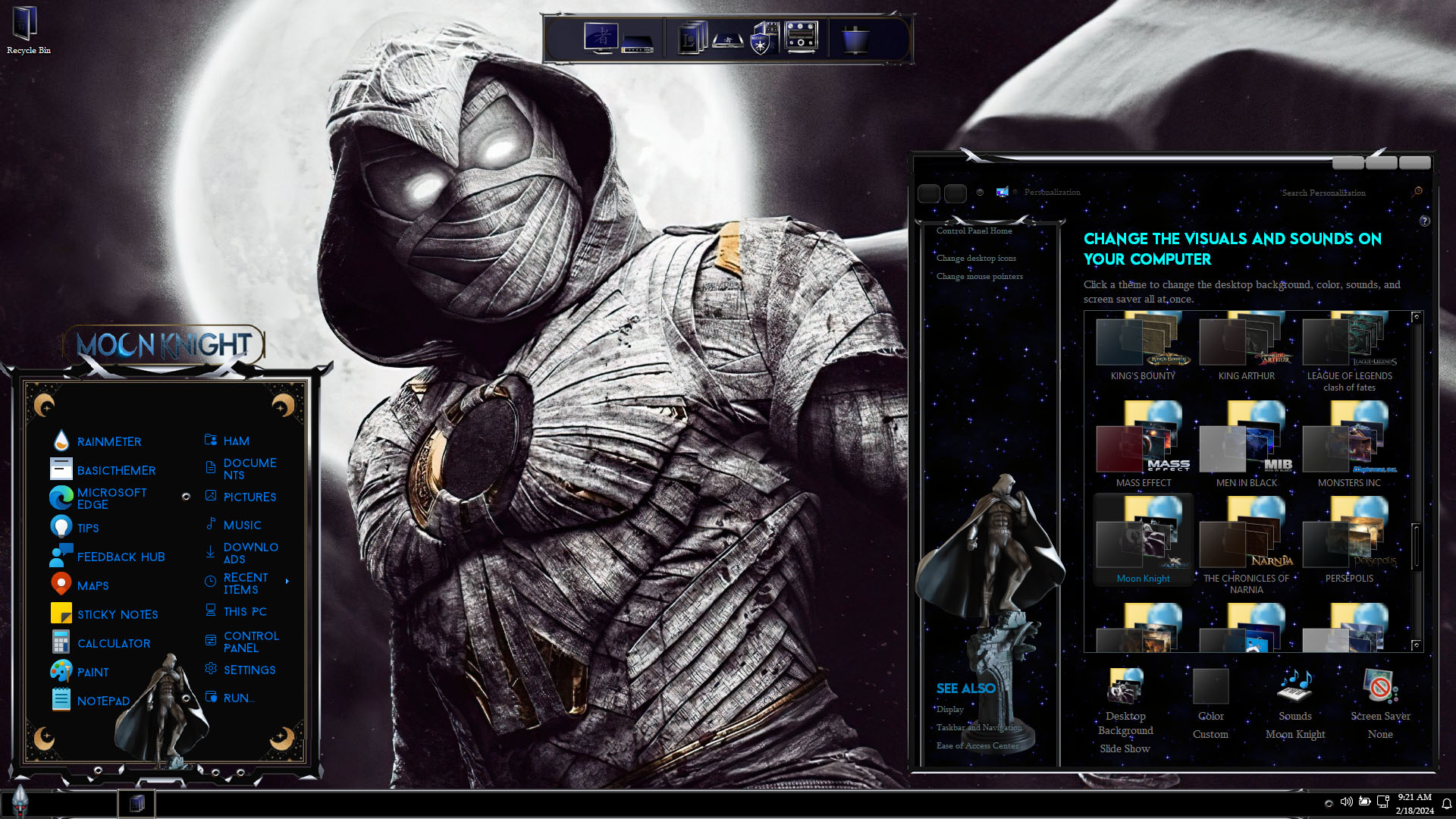Open Rainmeter from the start menu

tap(108, 441)
